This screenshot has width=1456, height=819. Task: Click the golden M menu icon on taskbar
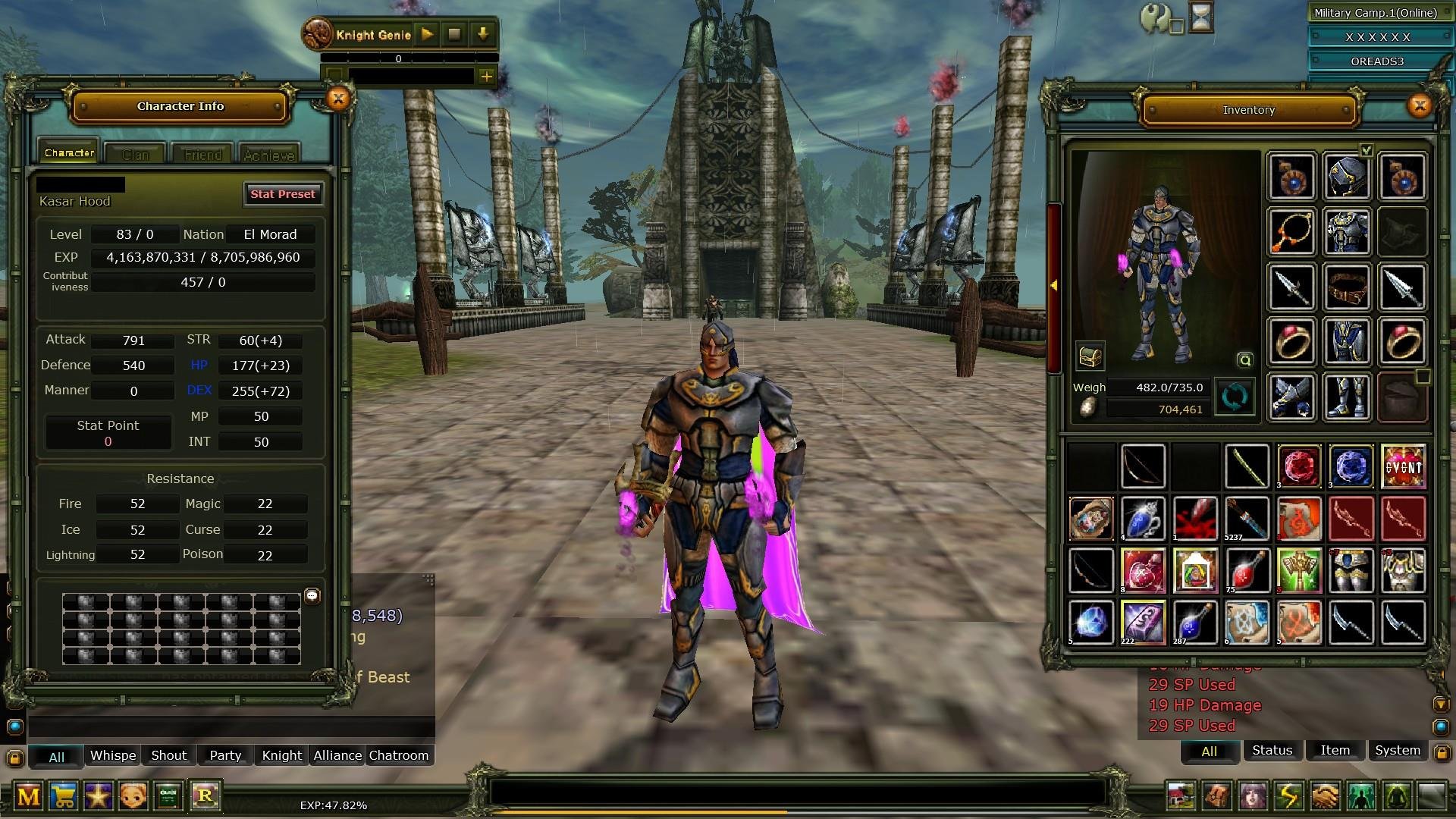[x=30, y=797]
